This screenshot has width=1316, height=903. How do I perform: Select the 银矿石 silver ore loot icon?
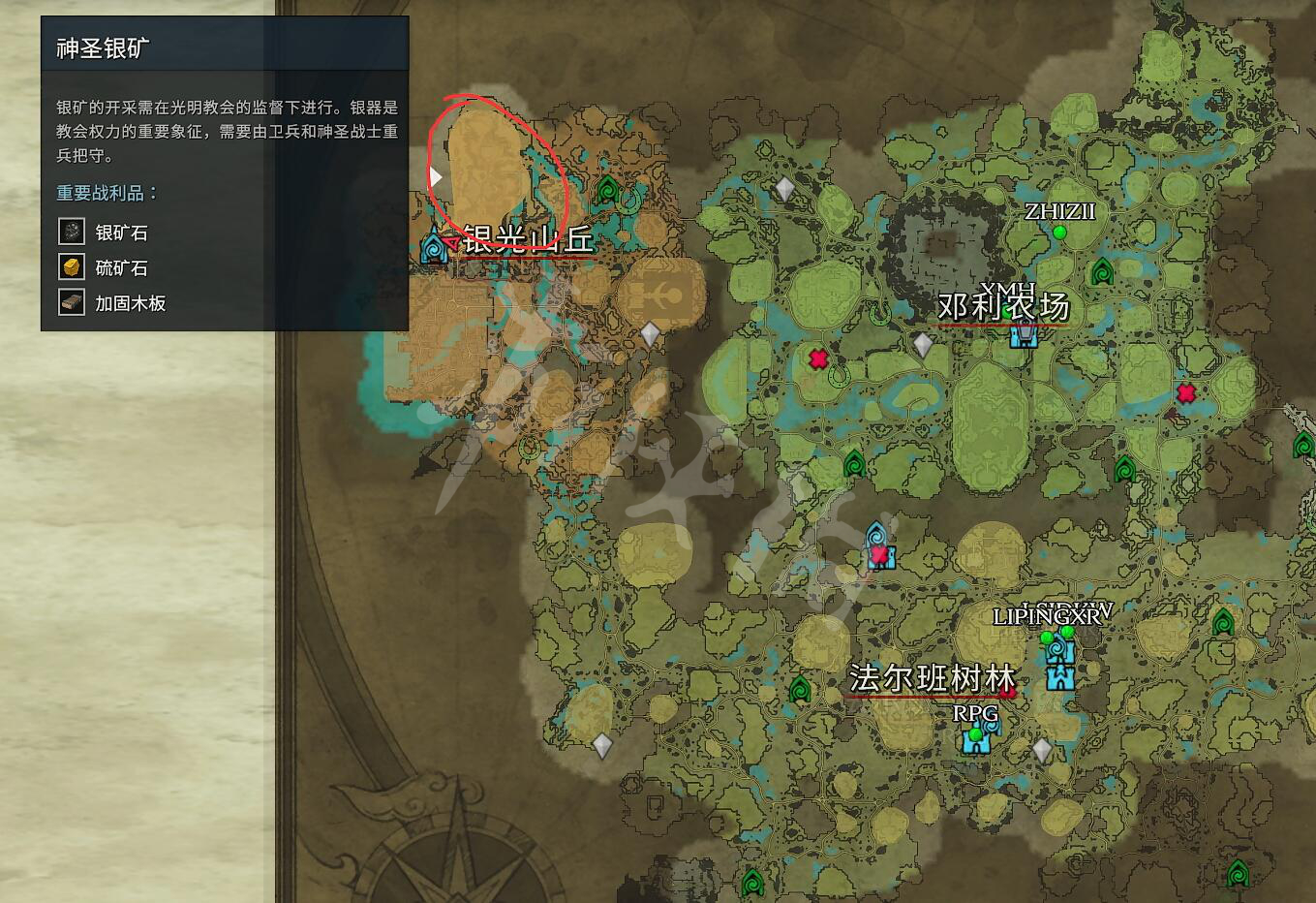point(72,232)
